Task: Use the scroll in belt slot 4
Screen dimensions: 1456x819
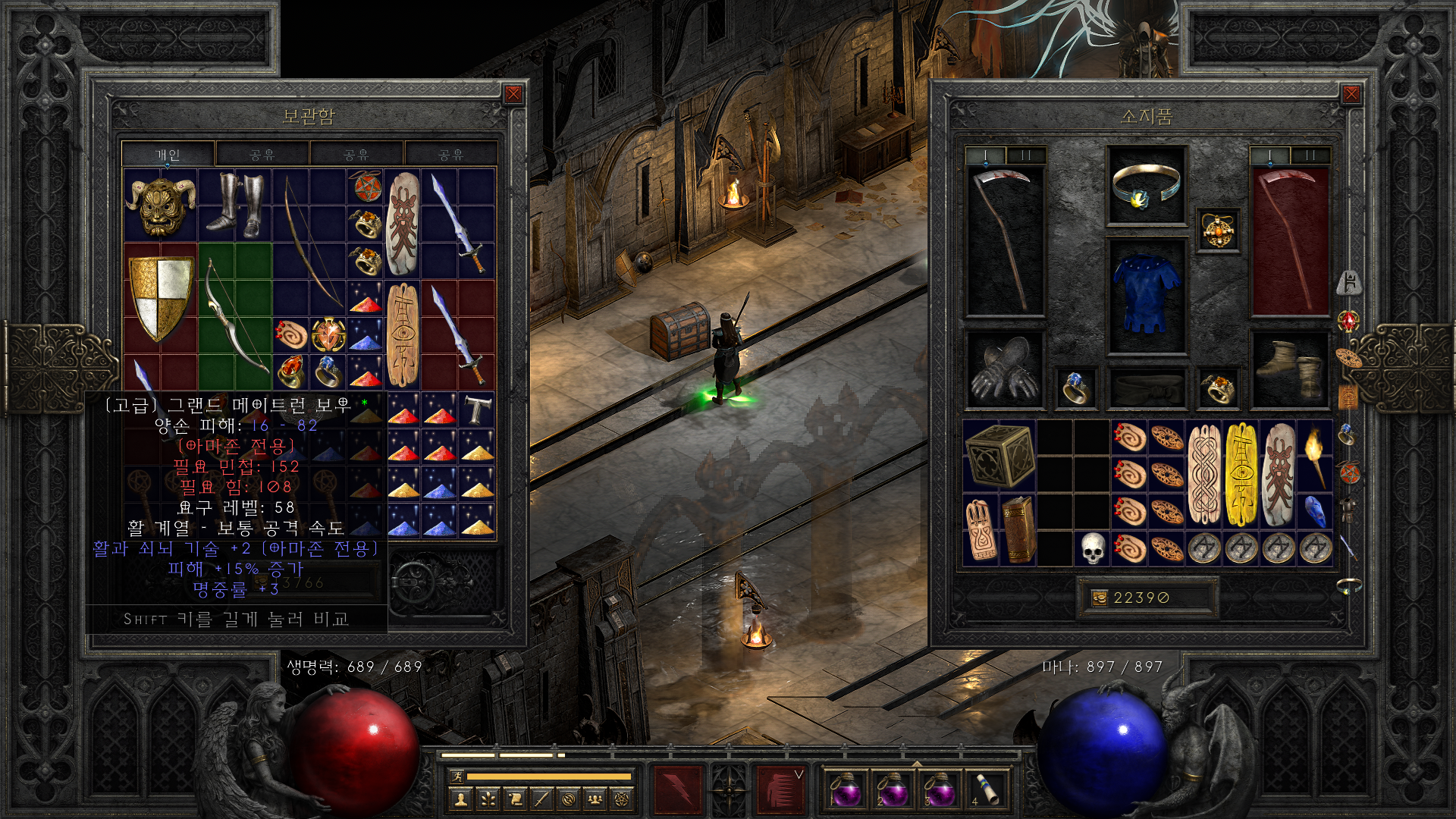Action: pos(987,790)
